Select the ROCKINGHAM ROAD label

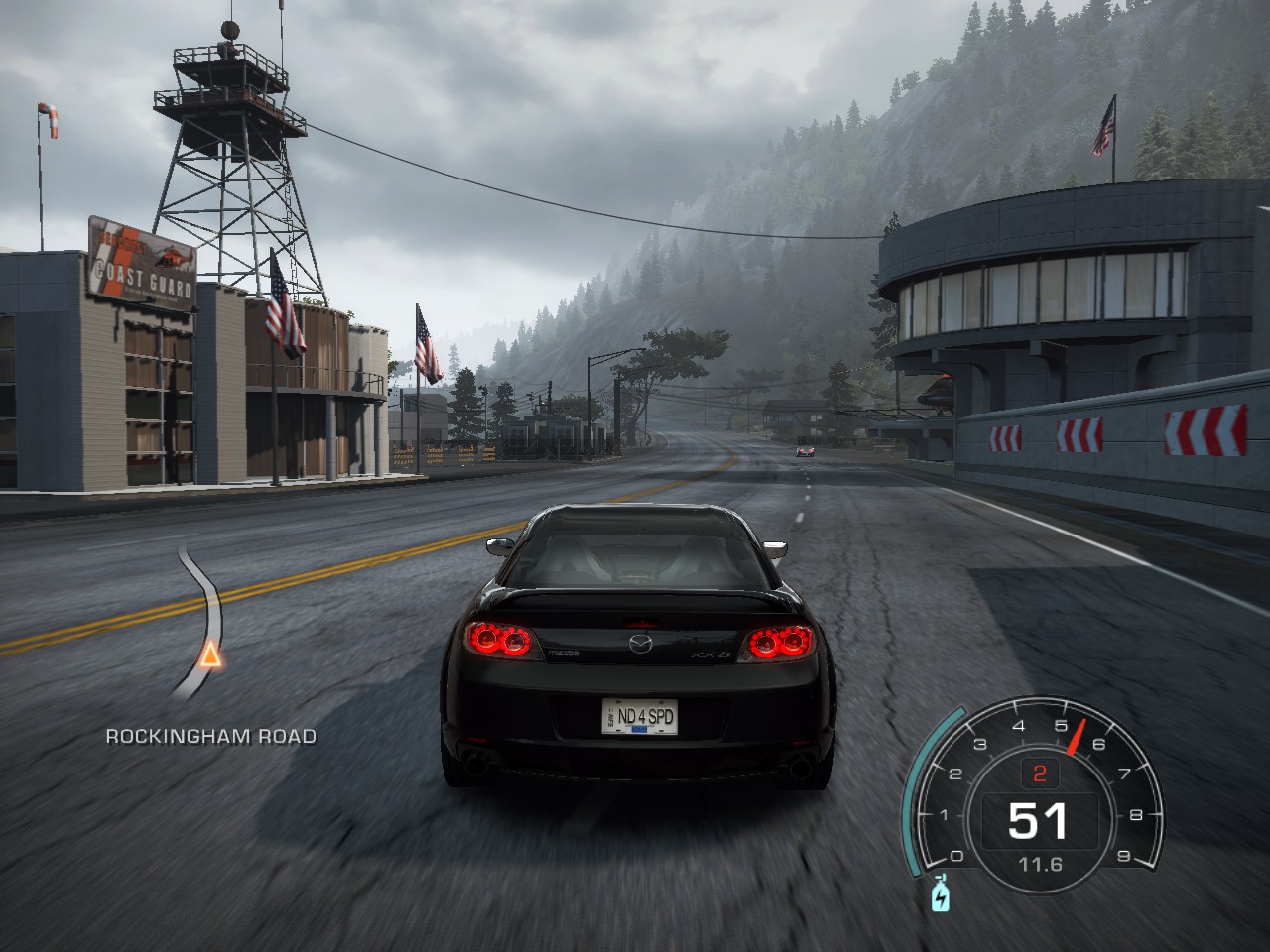pos(209,738)
